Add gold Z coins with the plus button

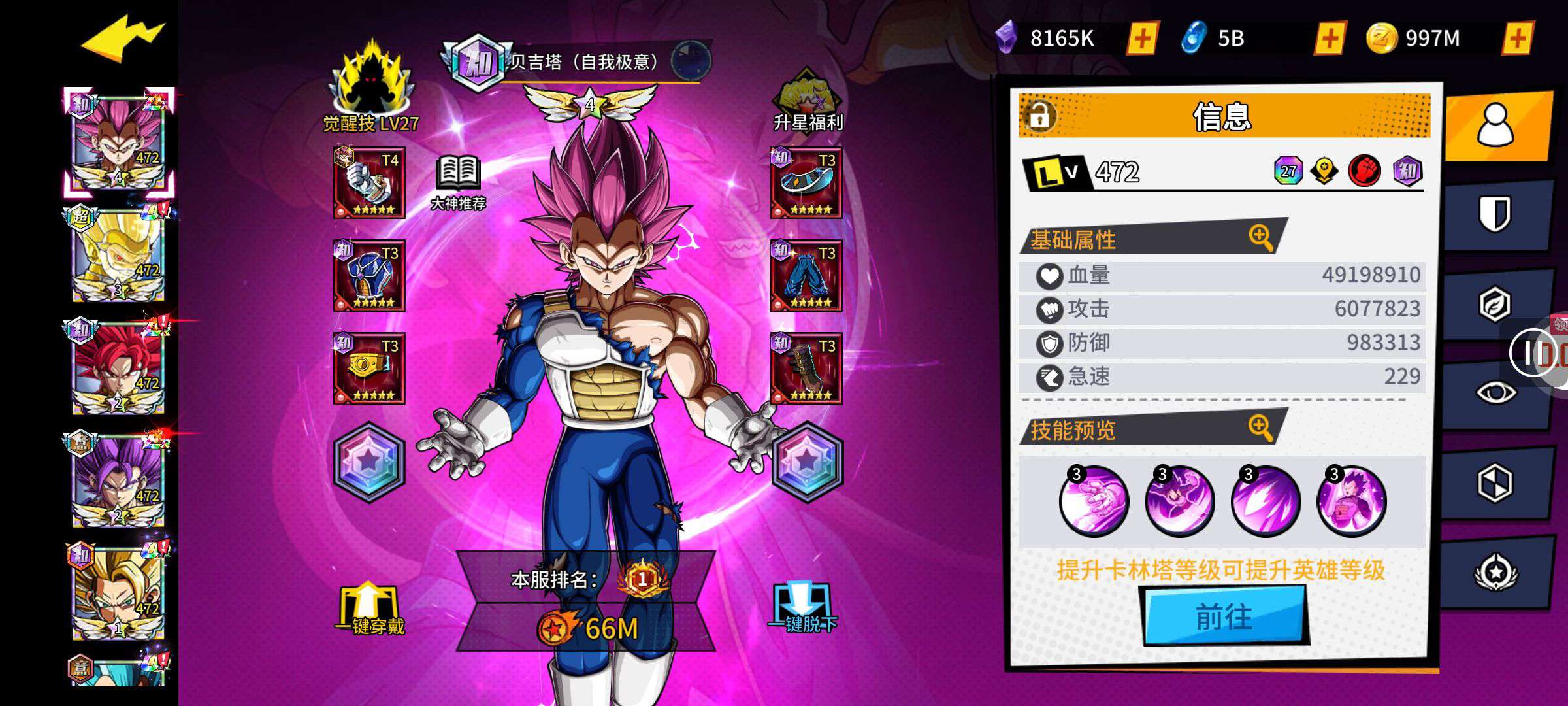(1517, 39)
